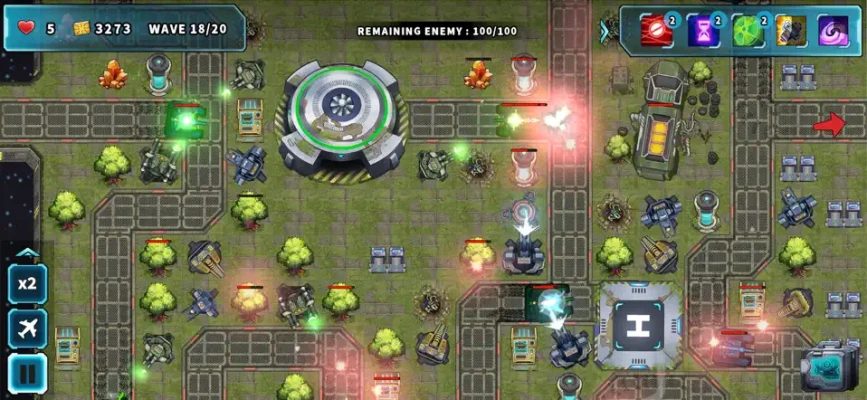Cast the purple vortex ability
Image resolution: width=867 pixels, height=400 pixels.
pyautogui.click(x=833, y=30)
